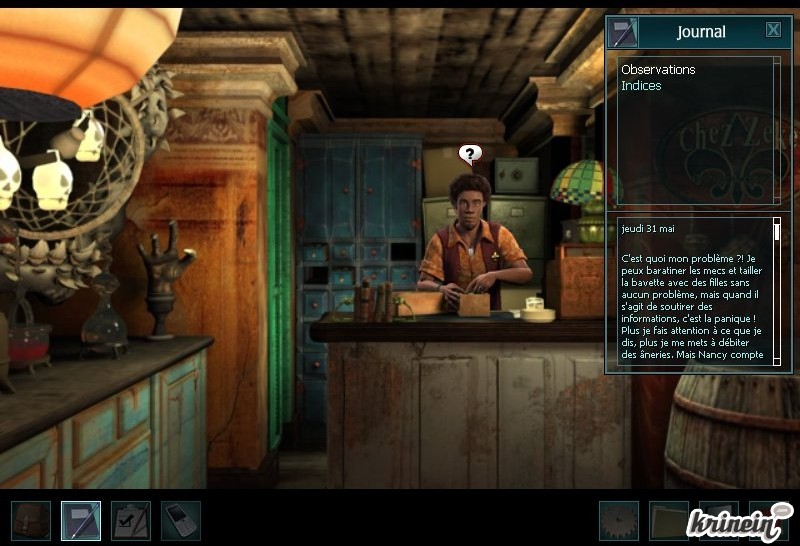
Task: Toggle the journal notebook icon
Action: (81, 521)
